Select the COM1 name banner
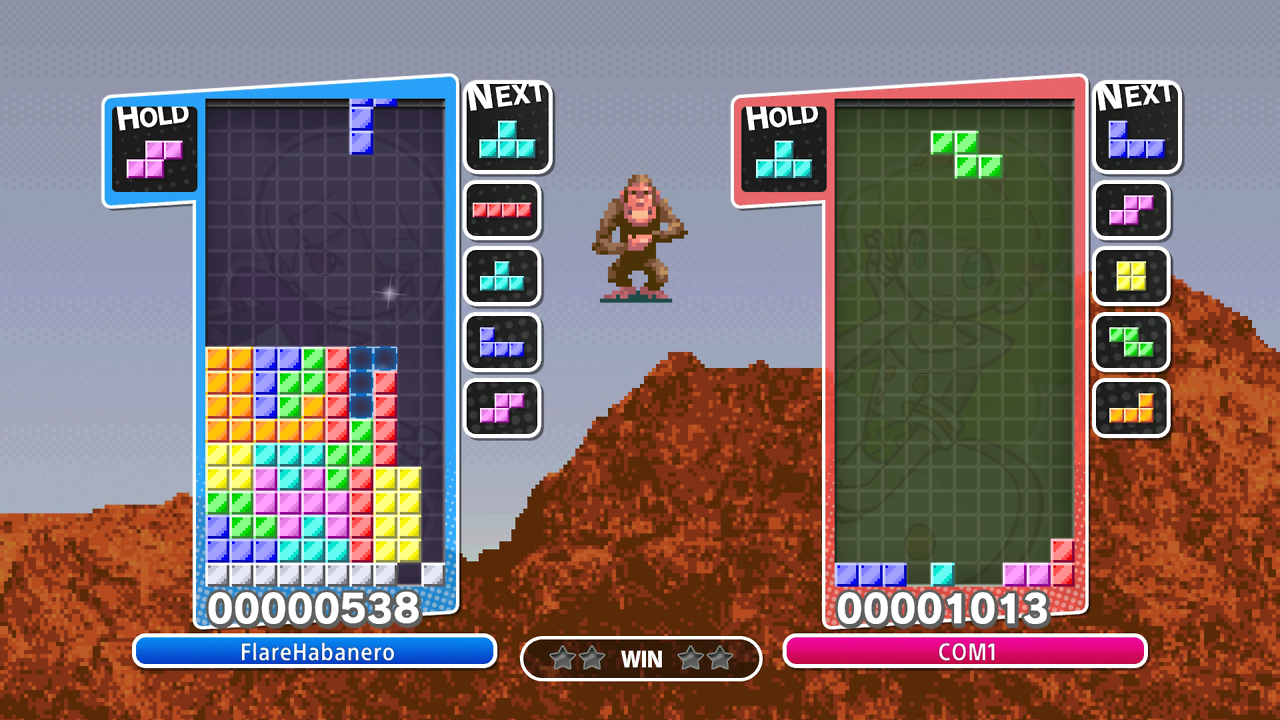 tap(965, 652)
